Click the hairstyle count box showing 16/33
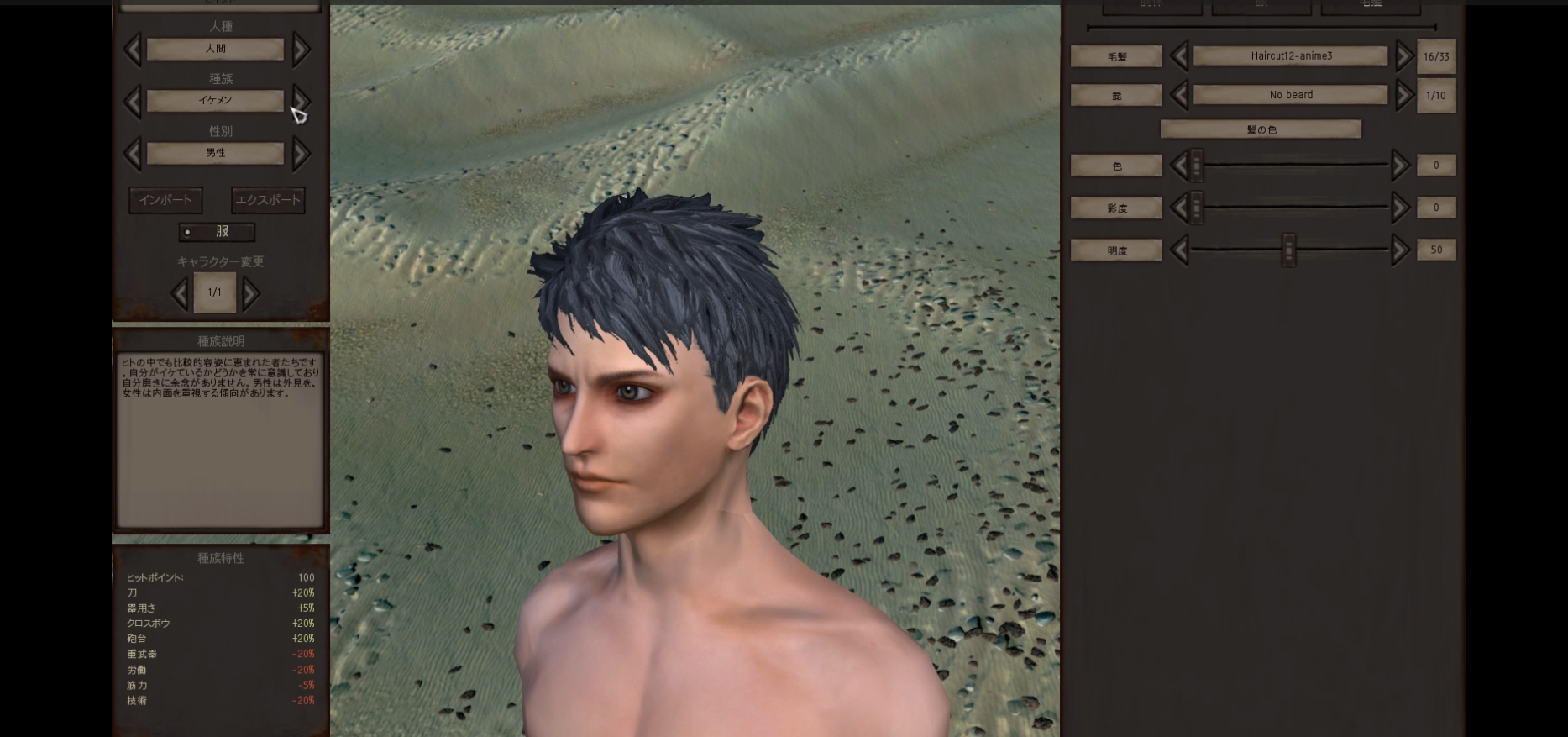Viewport: 1568px width, 737px height. pyautogui.click(x=1436, y=55)
